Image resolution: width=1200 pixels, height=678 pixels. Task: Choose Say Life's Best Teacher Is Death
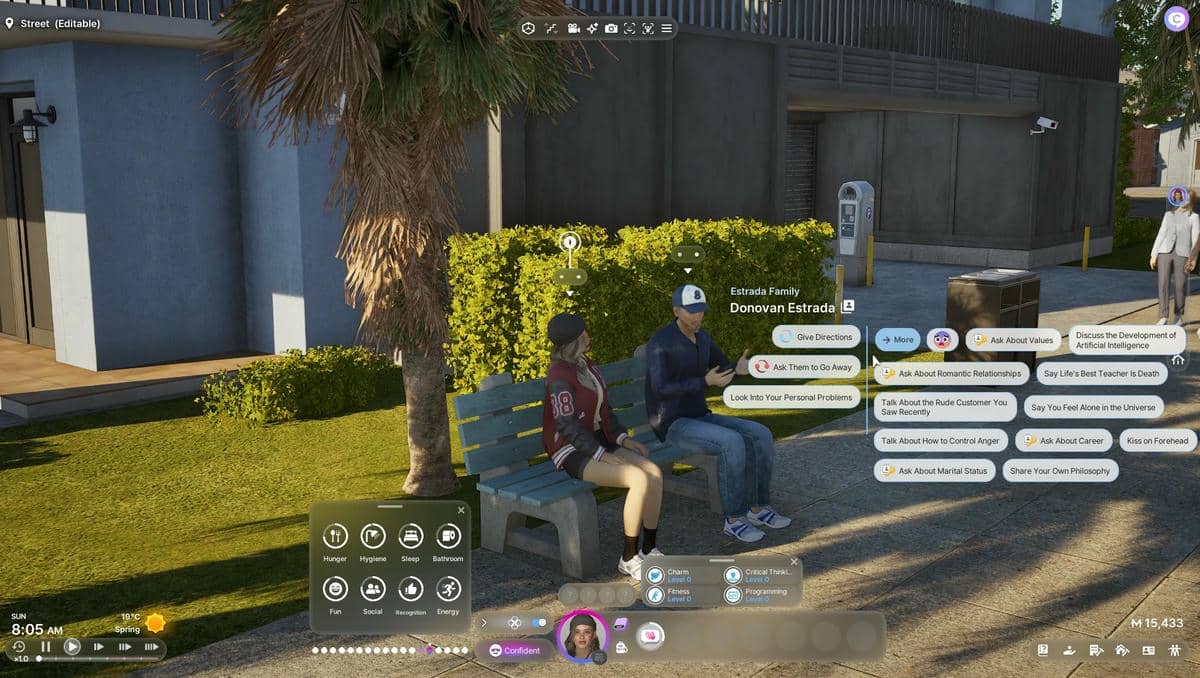pos(1100,374)
